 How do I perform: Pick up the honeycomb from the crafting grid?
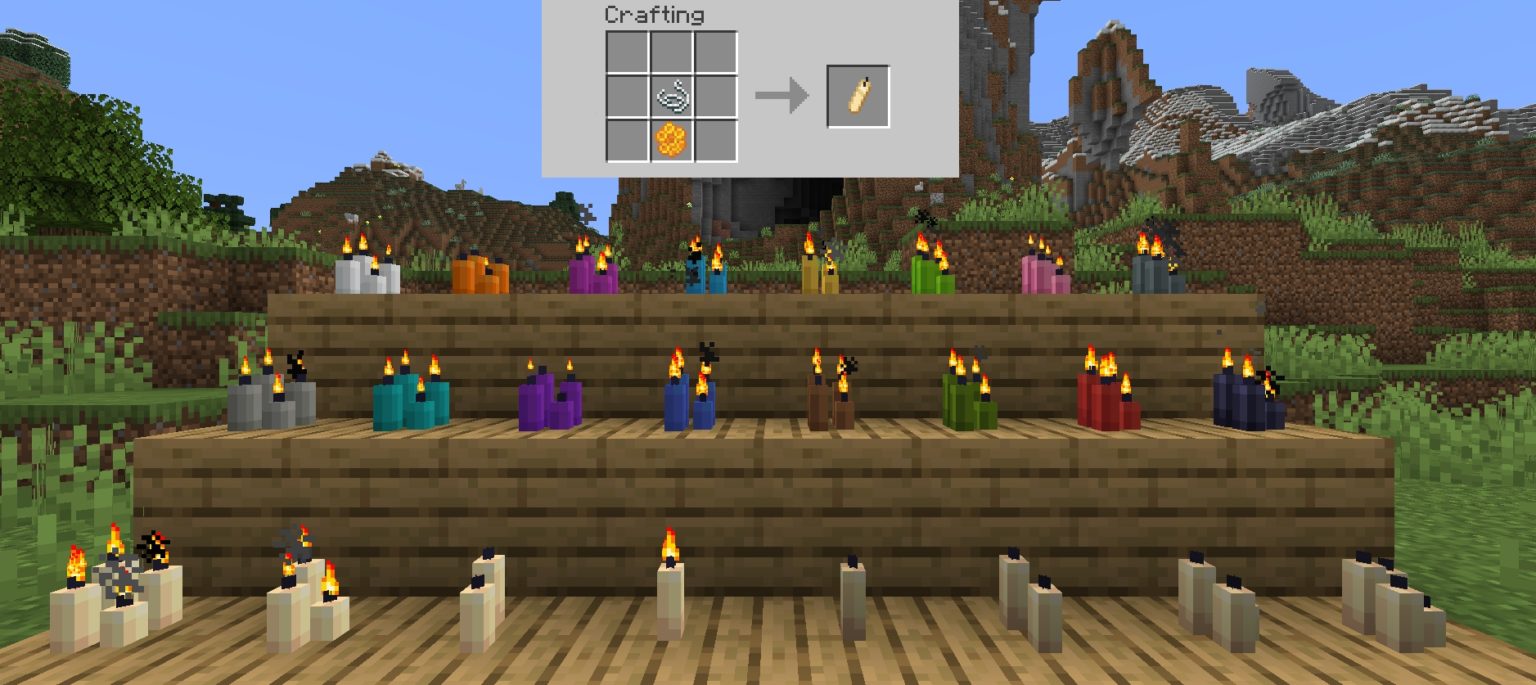pos(671,140)
